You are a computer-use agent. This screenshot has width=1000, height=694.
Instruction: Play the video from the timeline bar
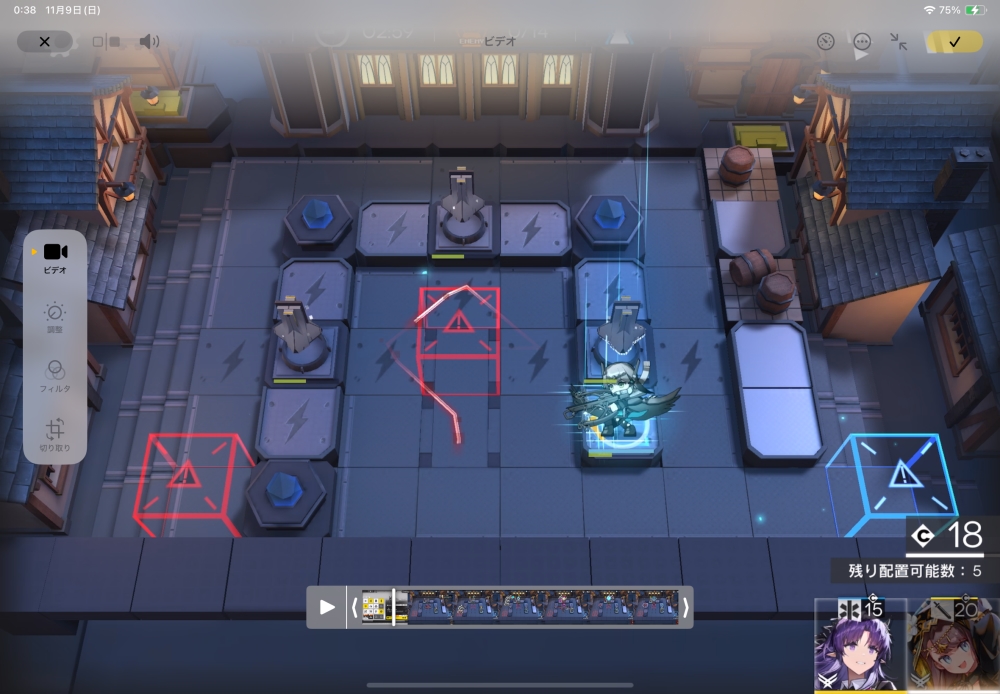[327, 607]
